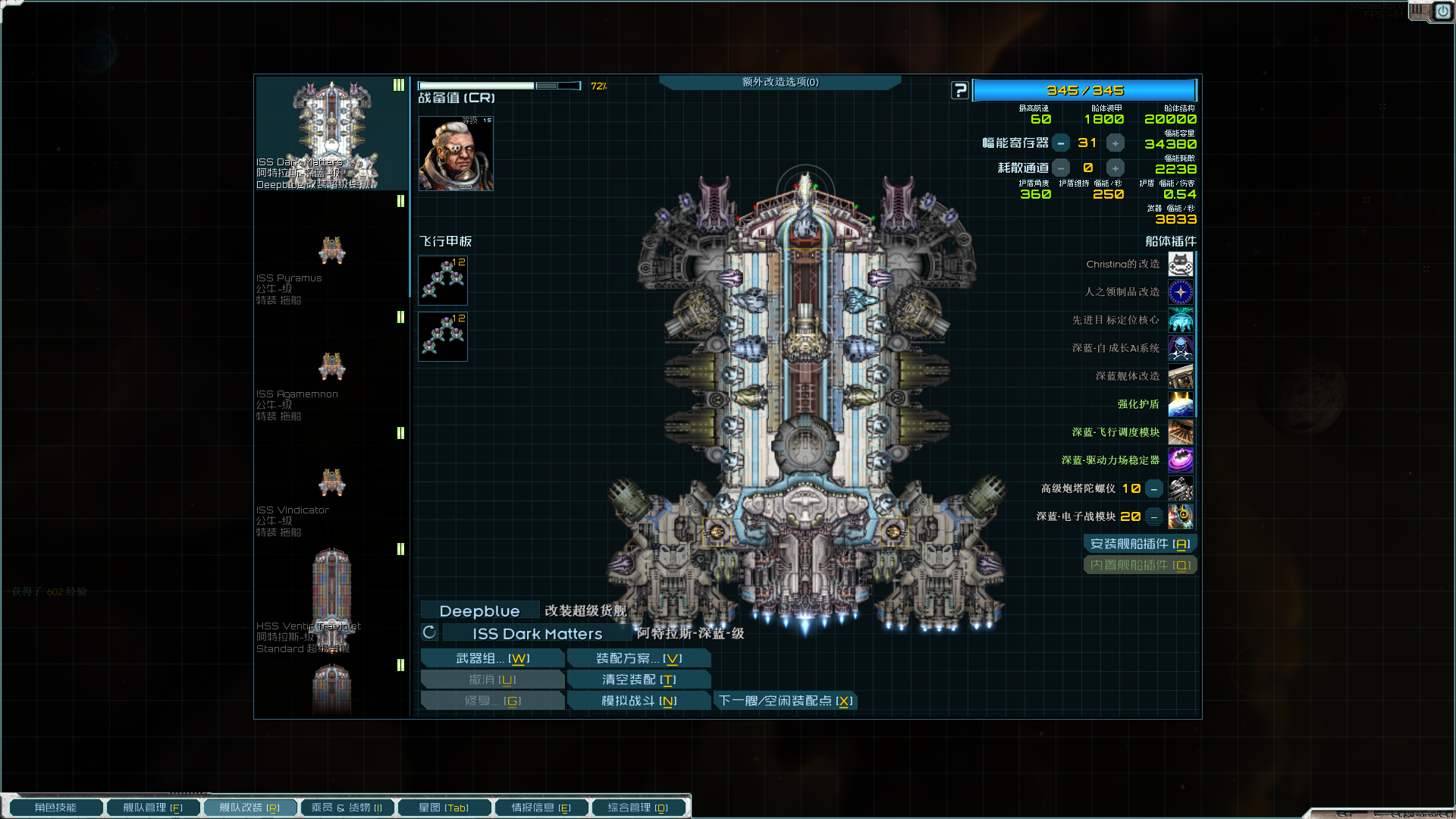Decrease 幅能寄存器 capacitors with minus
This screenshot has height=819, width=1456.
tap(1061, 143)
